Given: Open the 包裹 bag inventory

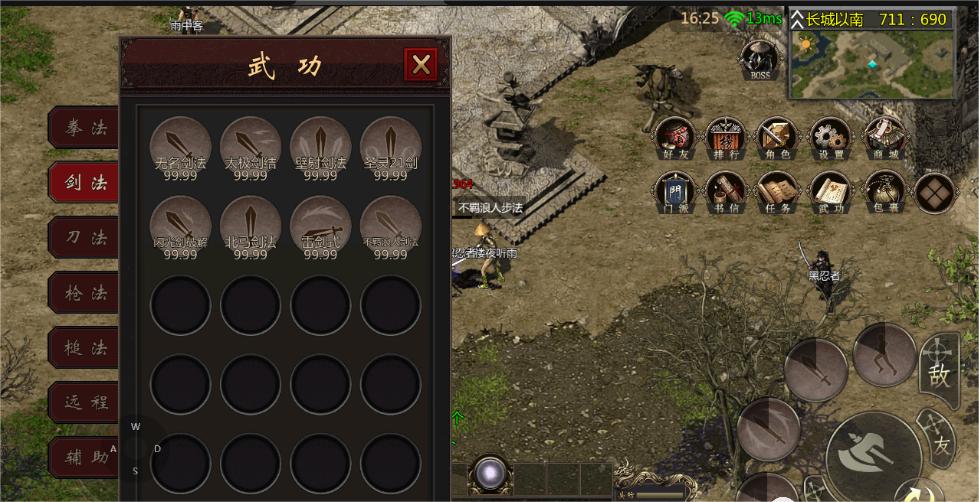Looking at the screenshot, I should coord(884,192).
